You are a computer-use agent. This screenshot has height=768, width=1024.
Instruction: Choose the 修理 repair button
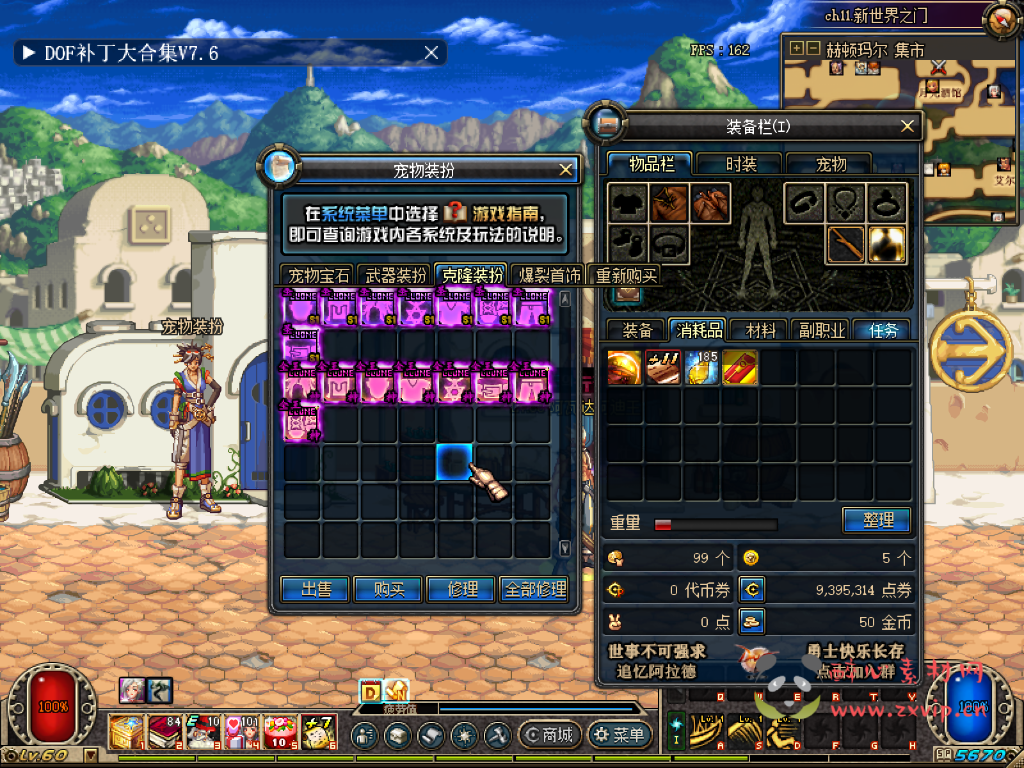461,589
